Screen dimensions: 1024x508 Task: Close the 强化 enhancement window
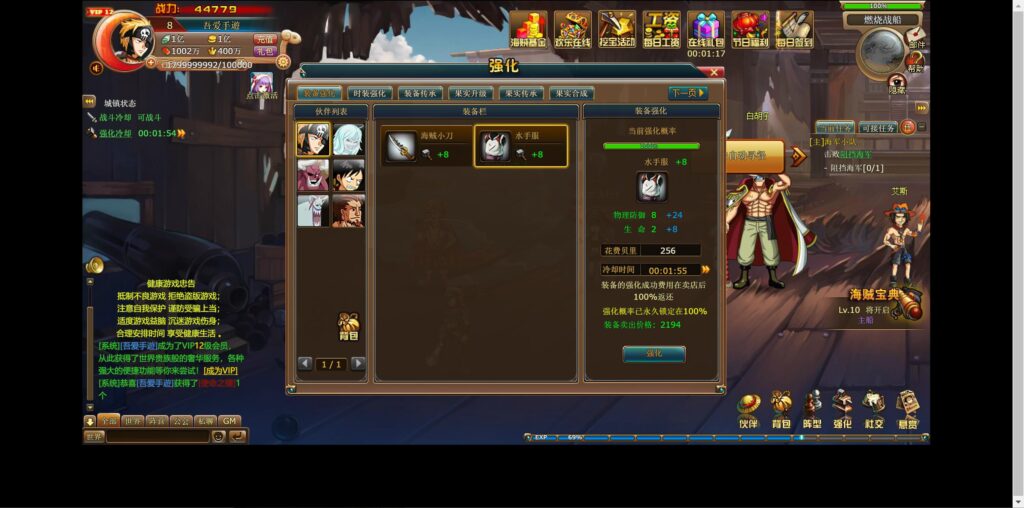pyautogui.click(x=715, y=72)
